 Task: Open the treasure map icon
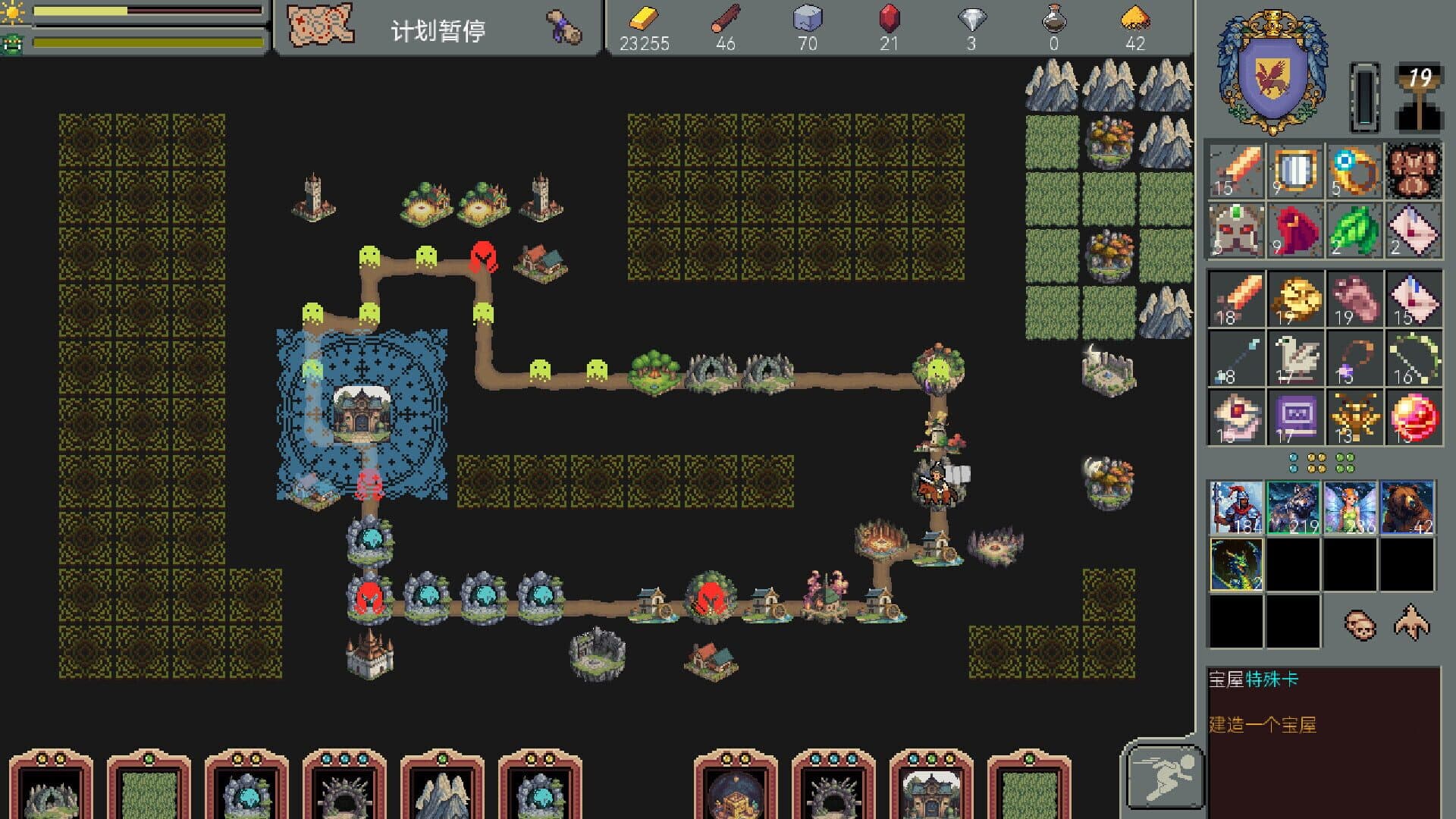click(x=320, y=26)
